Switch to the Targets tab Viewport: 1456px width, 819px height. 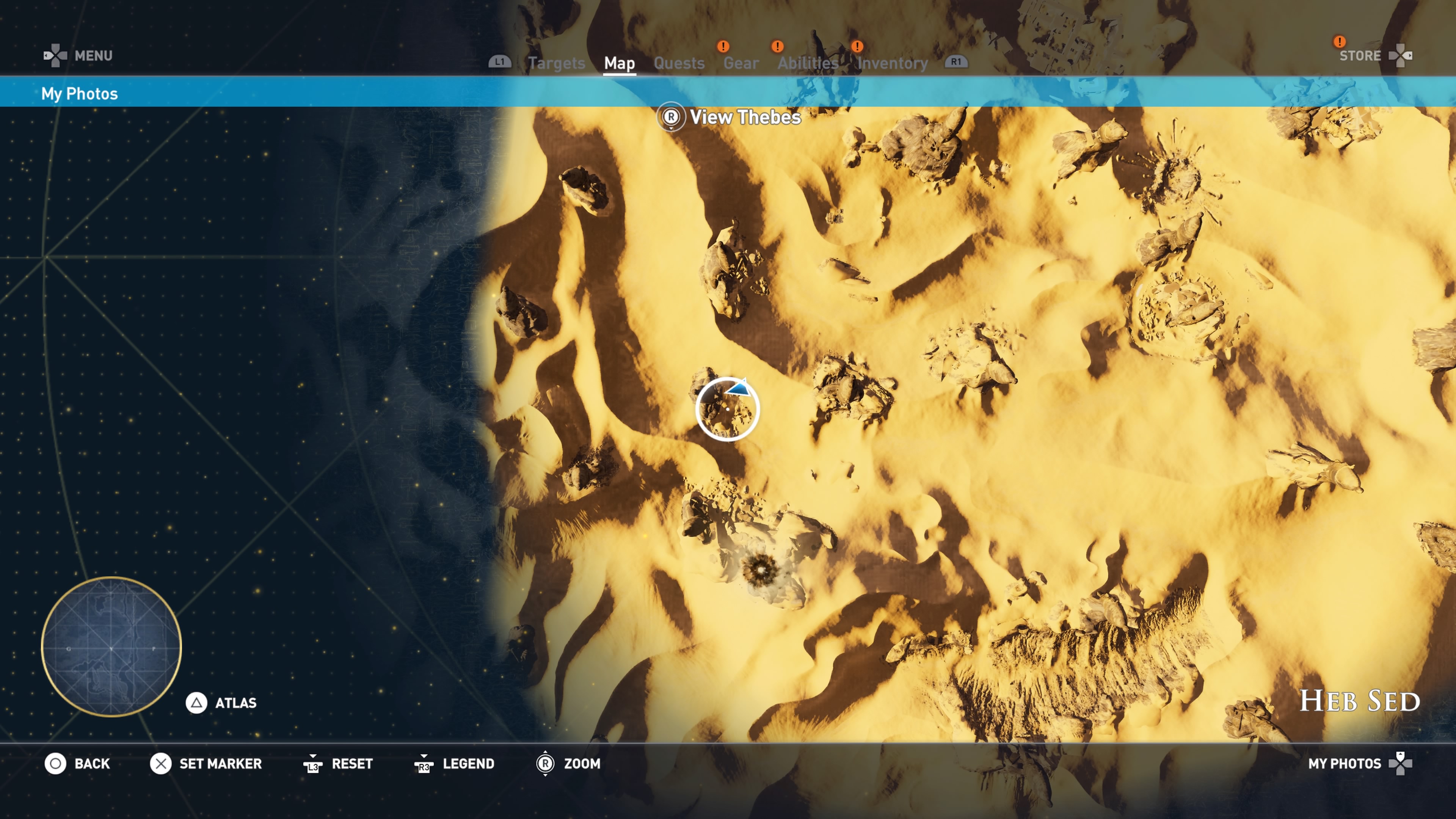556,63
